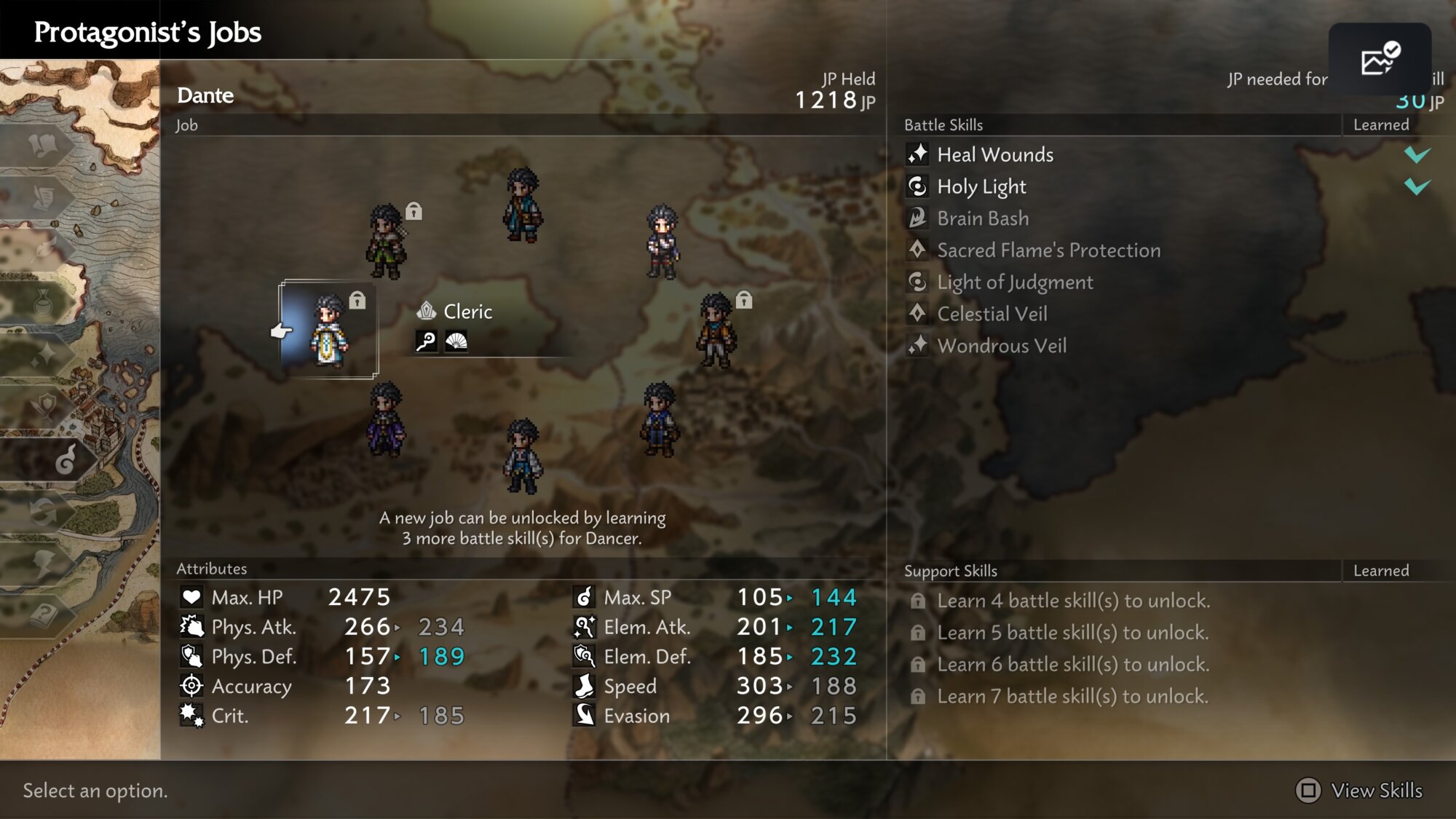Click the screenshot saved overlay icon
The height and width of the screenshot is (819, 1456).
(x=1380, y=60)
